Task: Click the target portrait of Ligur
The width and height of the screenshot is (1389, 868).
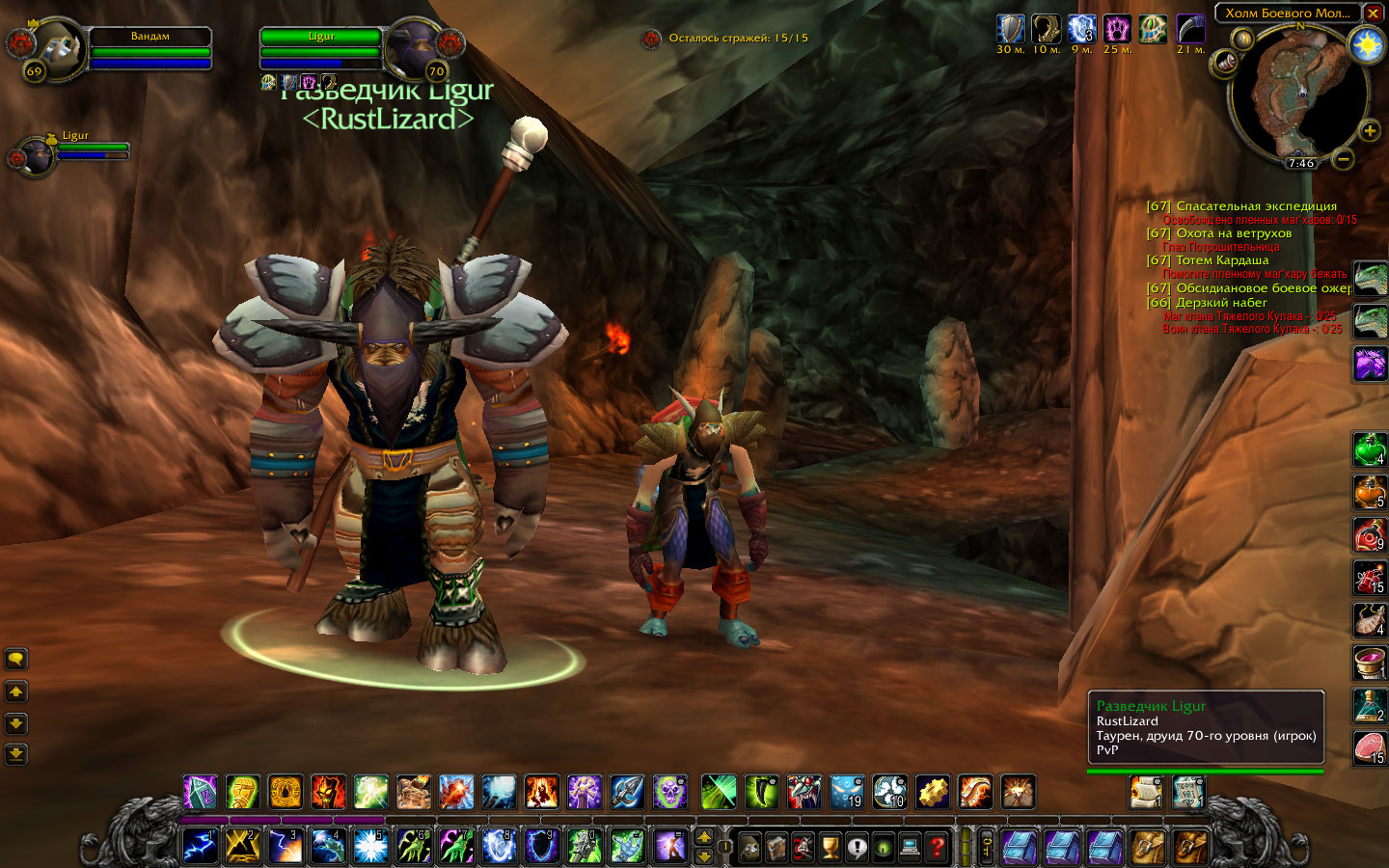Action: tap(413, 46)
